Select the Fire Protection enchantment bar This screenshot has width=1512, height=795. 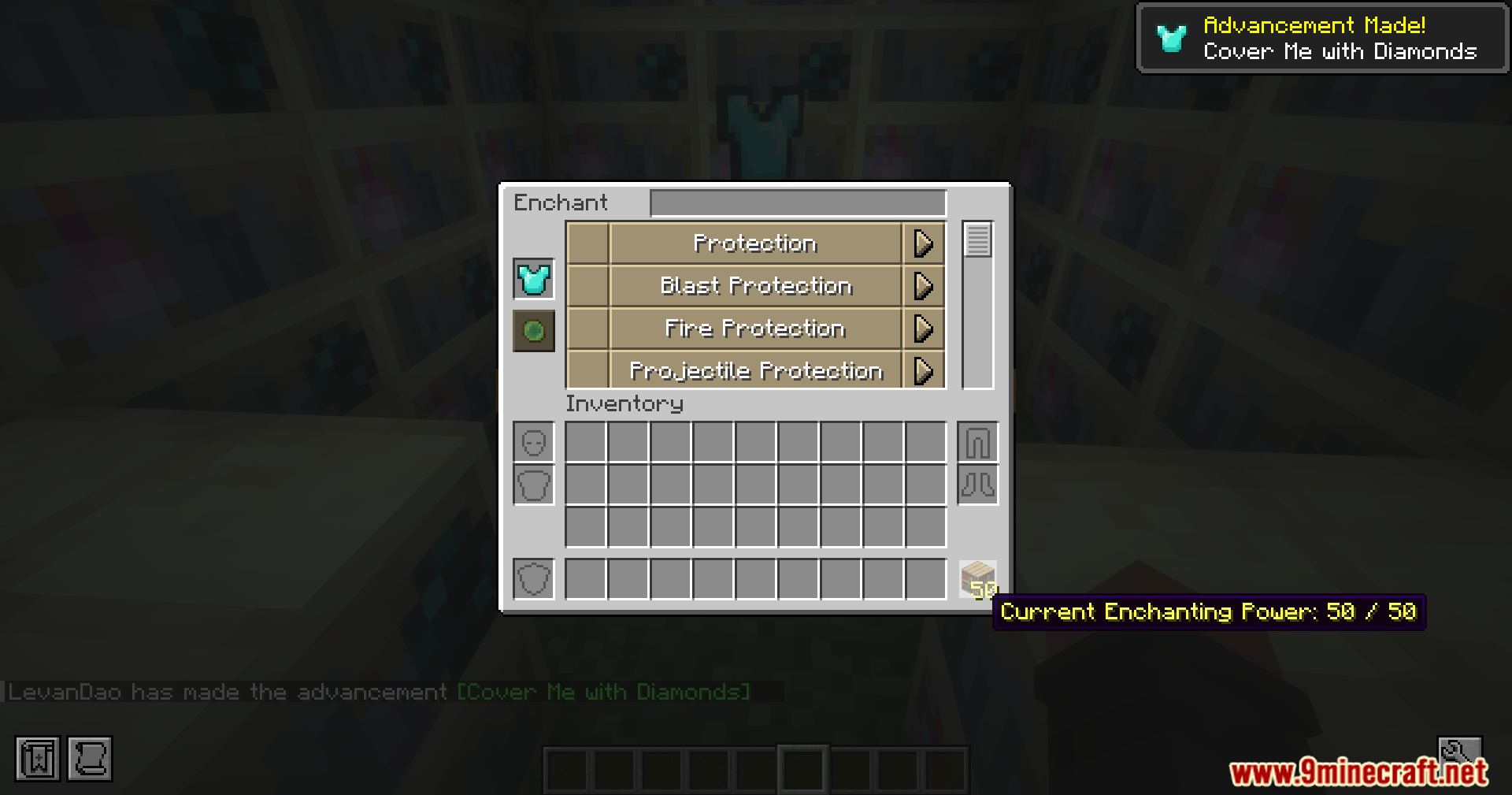click(754, 329)
